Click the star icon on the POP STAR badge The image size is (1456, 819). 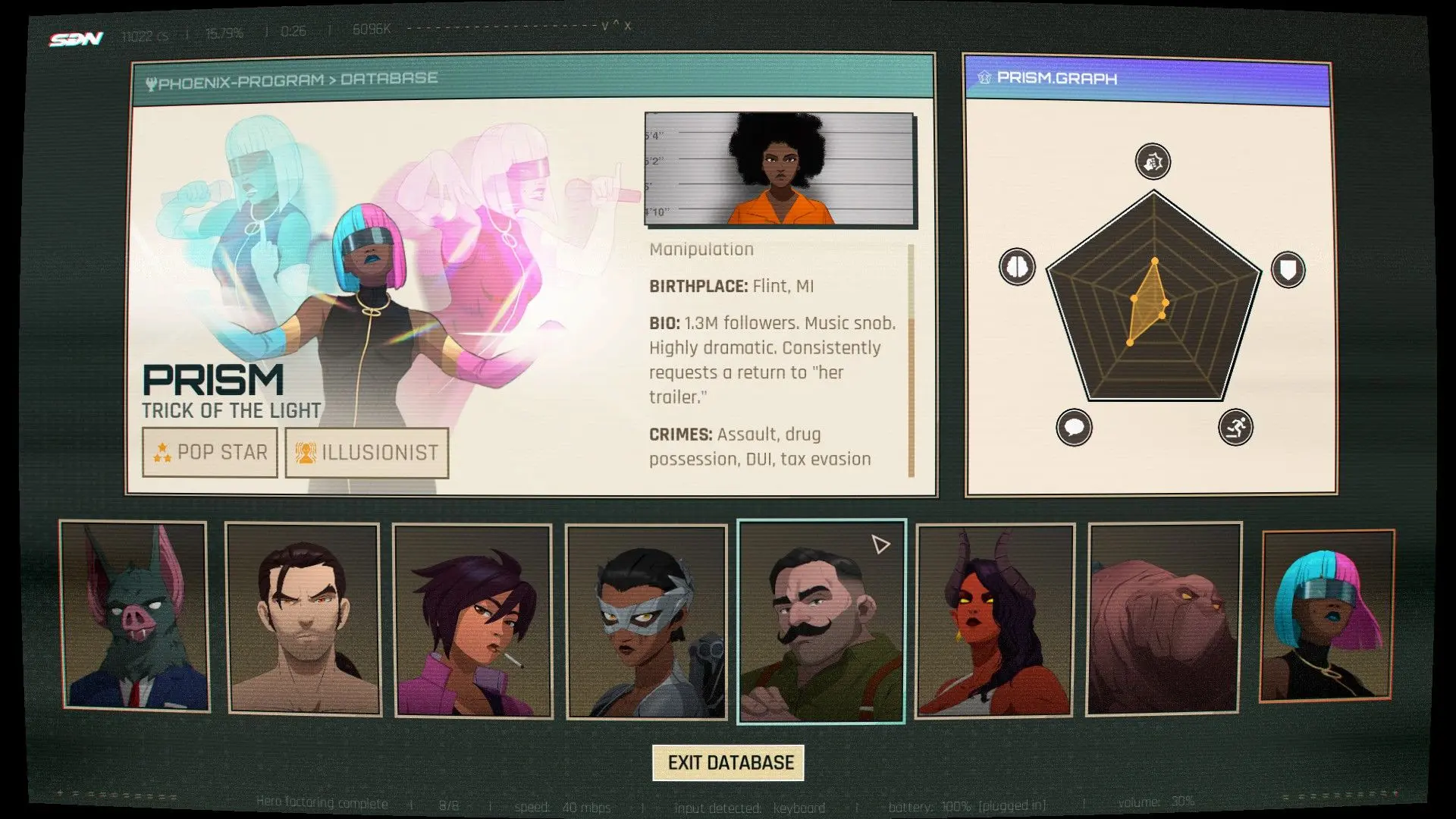tap(162, 452)
